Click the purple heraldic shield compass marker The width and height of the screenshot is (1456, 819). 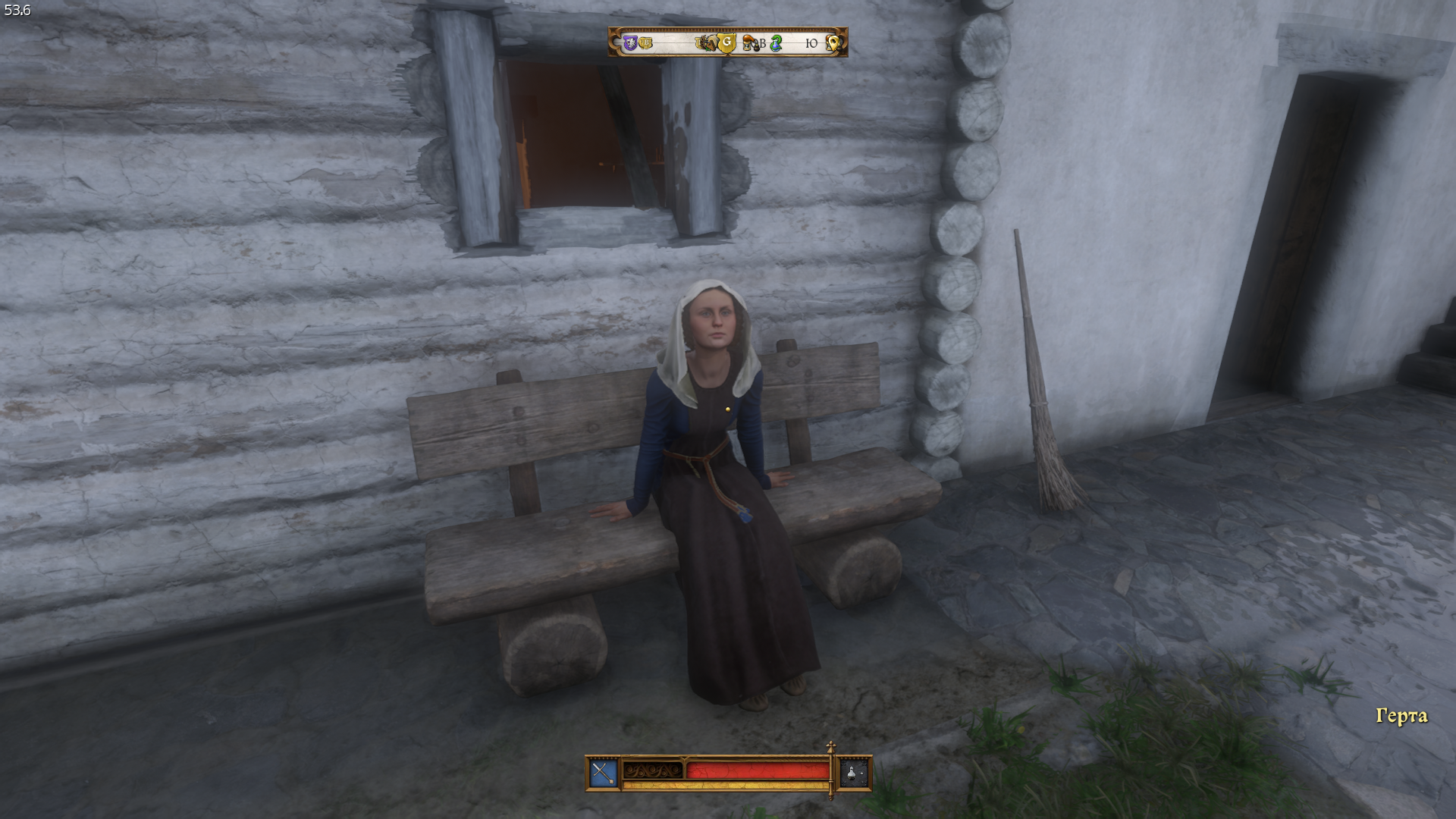point(629,43)
